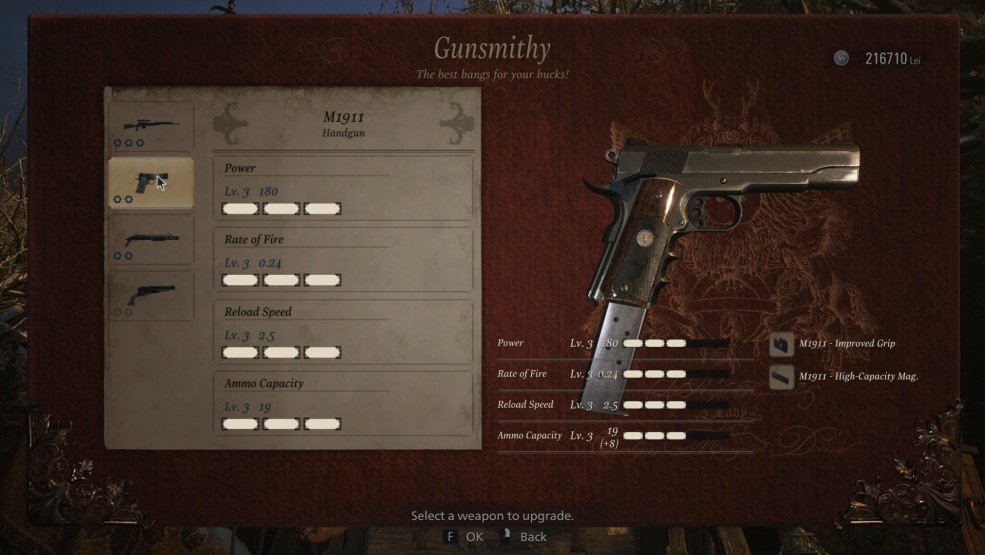Screen dimensions: 985x555
Task: Select the revolver weapon thumbnail
Action: coord(150,296)
